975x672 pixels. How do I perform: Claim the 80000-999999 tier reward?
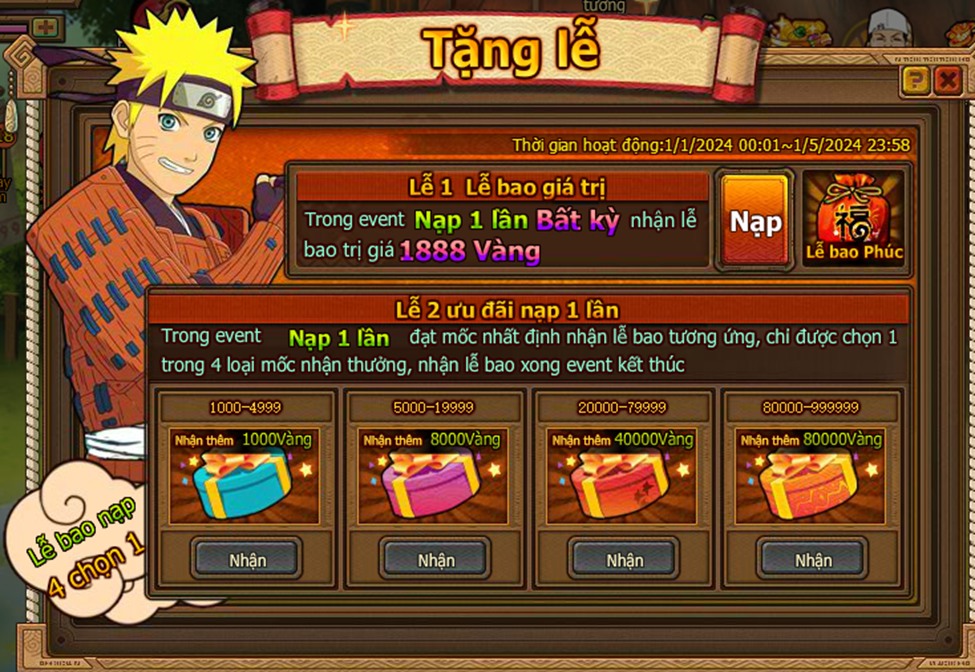[812, 559]
